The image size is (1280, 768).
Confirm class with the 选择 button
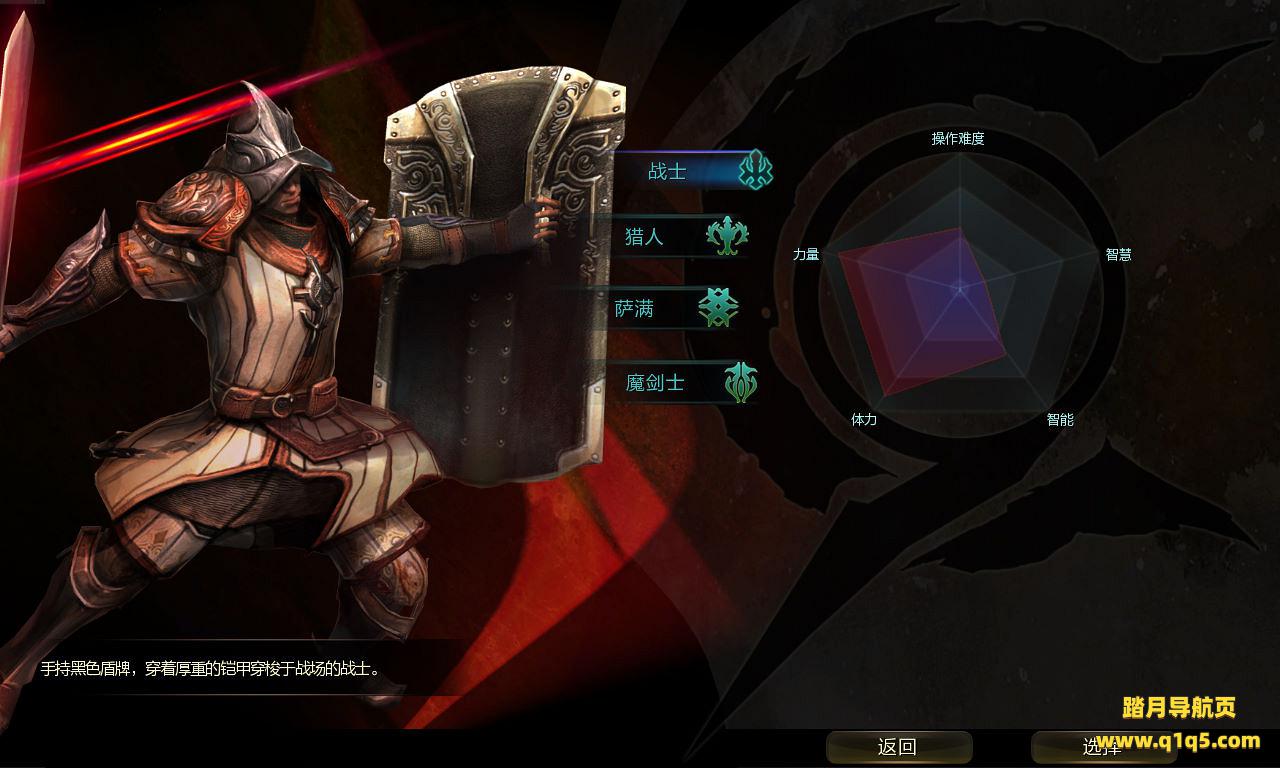[x=1102, y=747]
